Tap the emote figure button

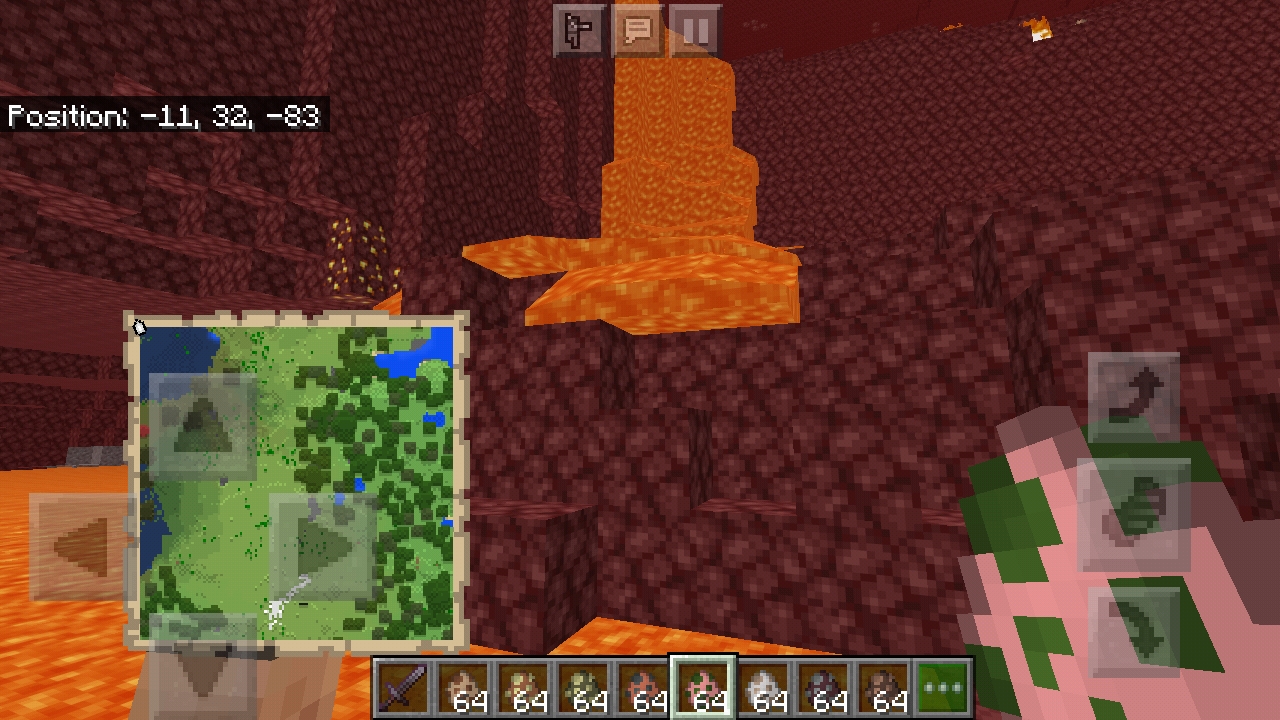[x=579, y=31]
